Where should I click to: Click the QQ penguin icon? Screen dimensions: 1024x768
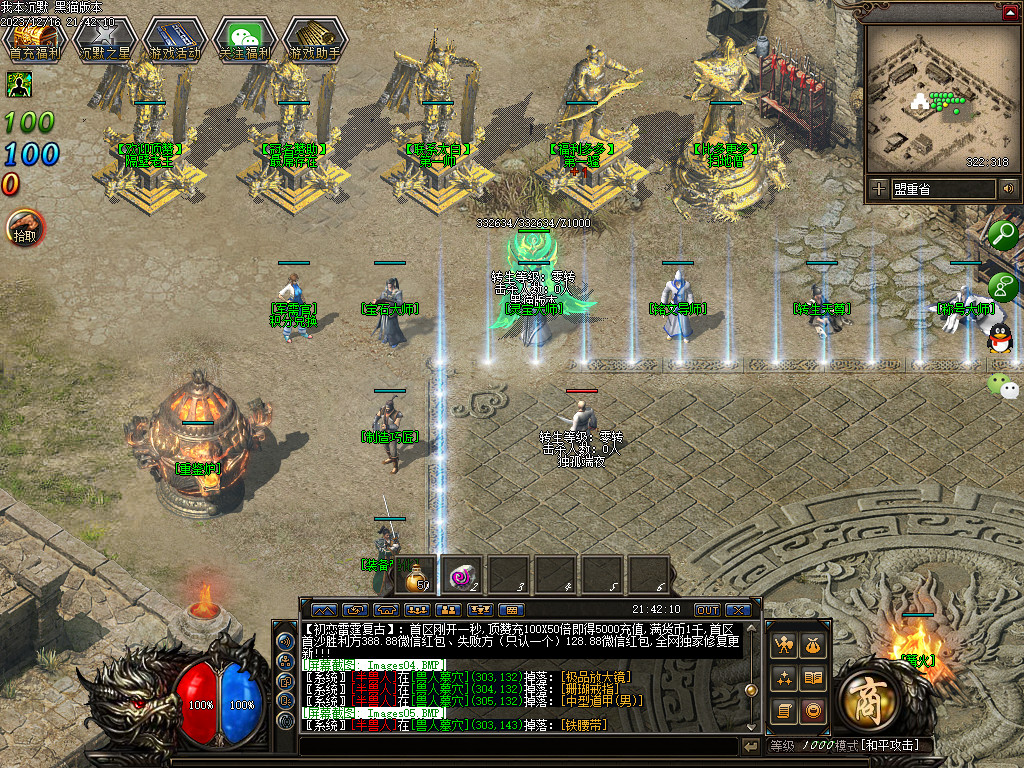coord(997,340)
